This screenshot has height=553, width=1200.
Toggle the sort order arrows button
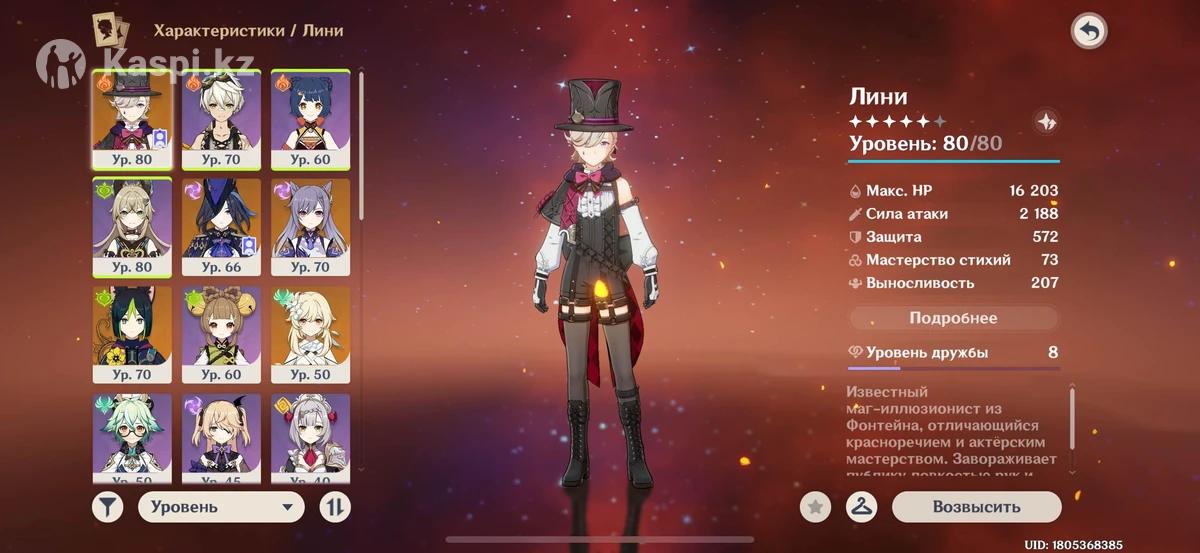pyautogui.click(x=335, y=507)
